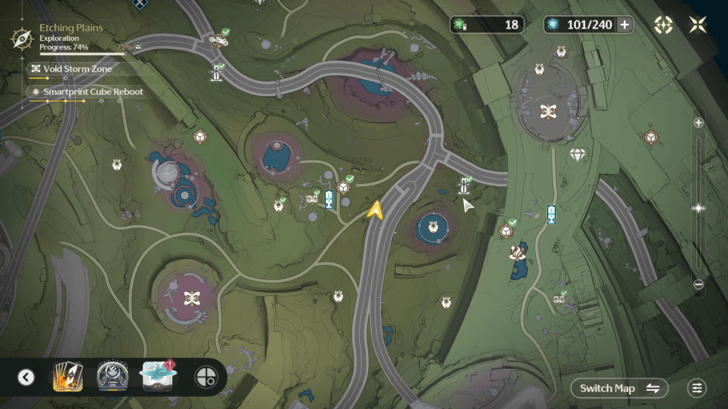Screen dimensions: 728x409
Task: Click the green 18 currency counter
Action: coord(487,25)
